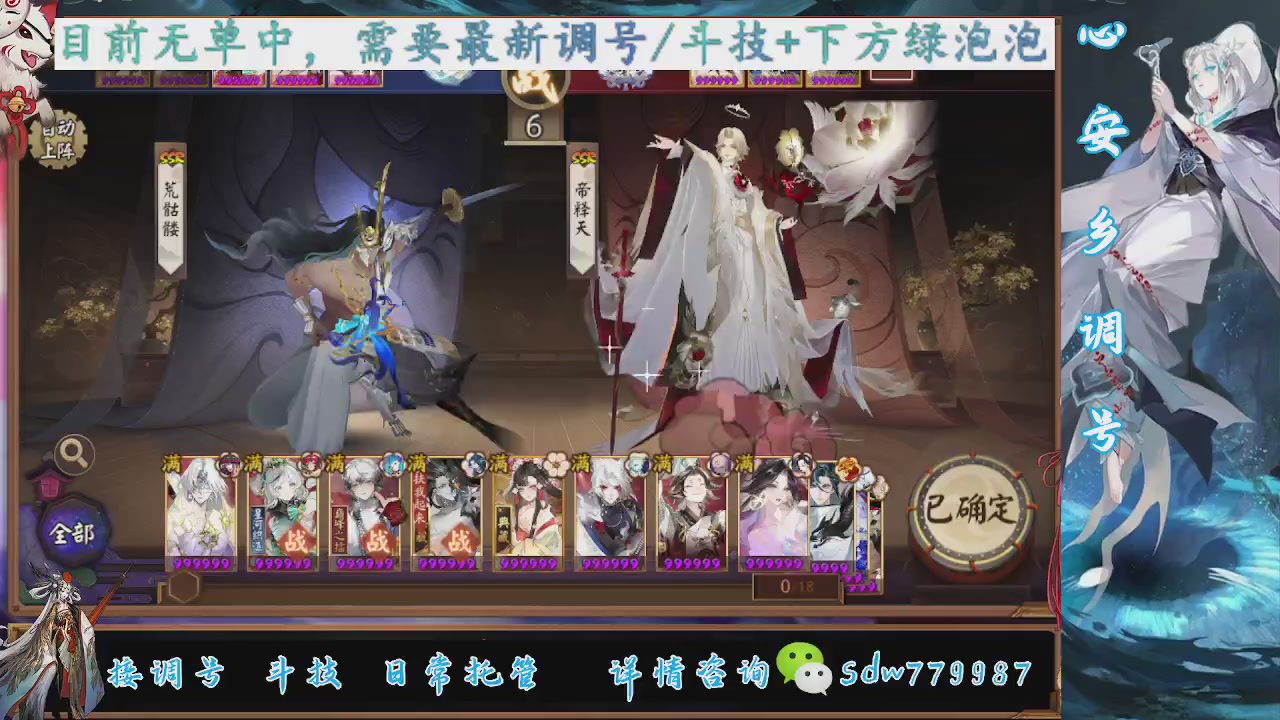Click the dragon emblem on the rightmost card

point(851,469)
